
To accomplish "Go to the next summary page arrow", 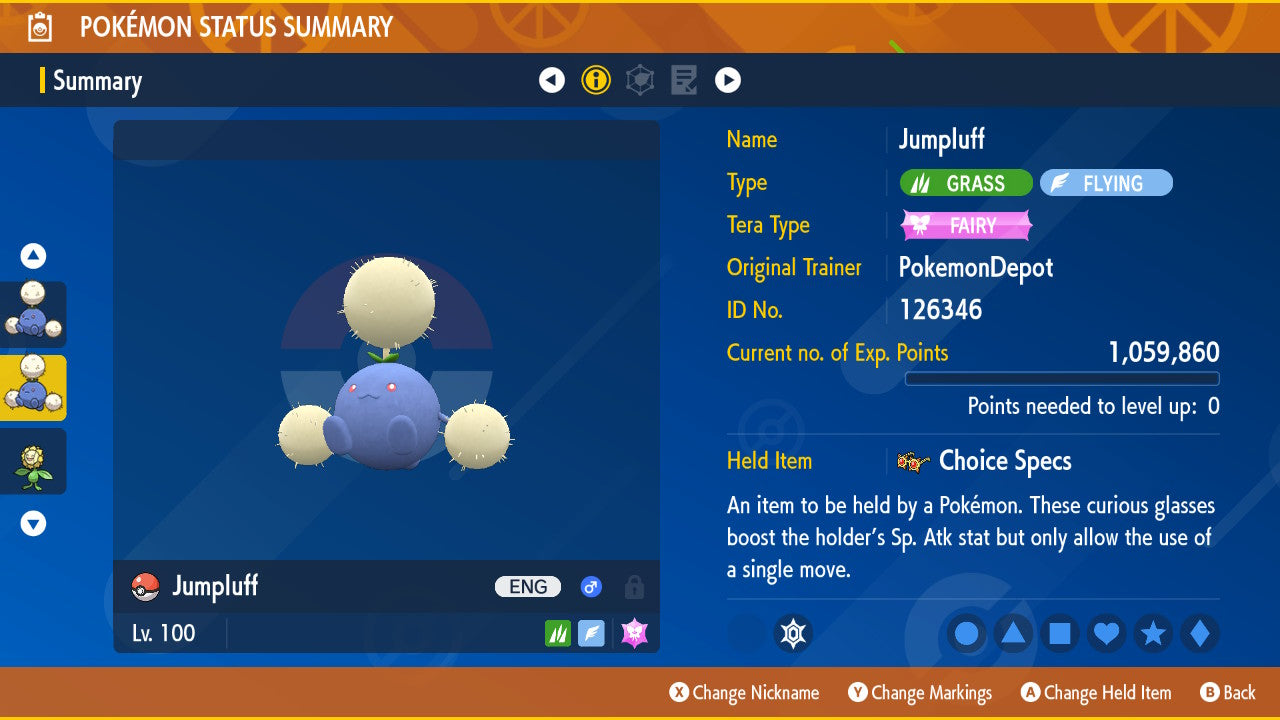I will pyautogui.click(x=728, y=80).
